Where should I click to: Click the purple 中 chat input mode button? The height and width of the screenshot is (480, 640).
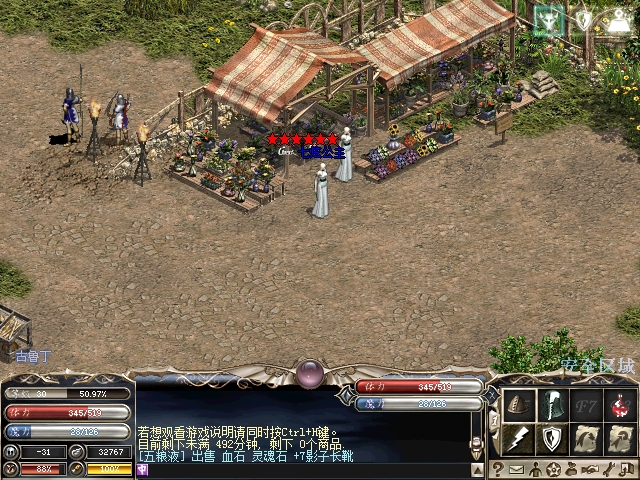click(143, 470)
